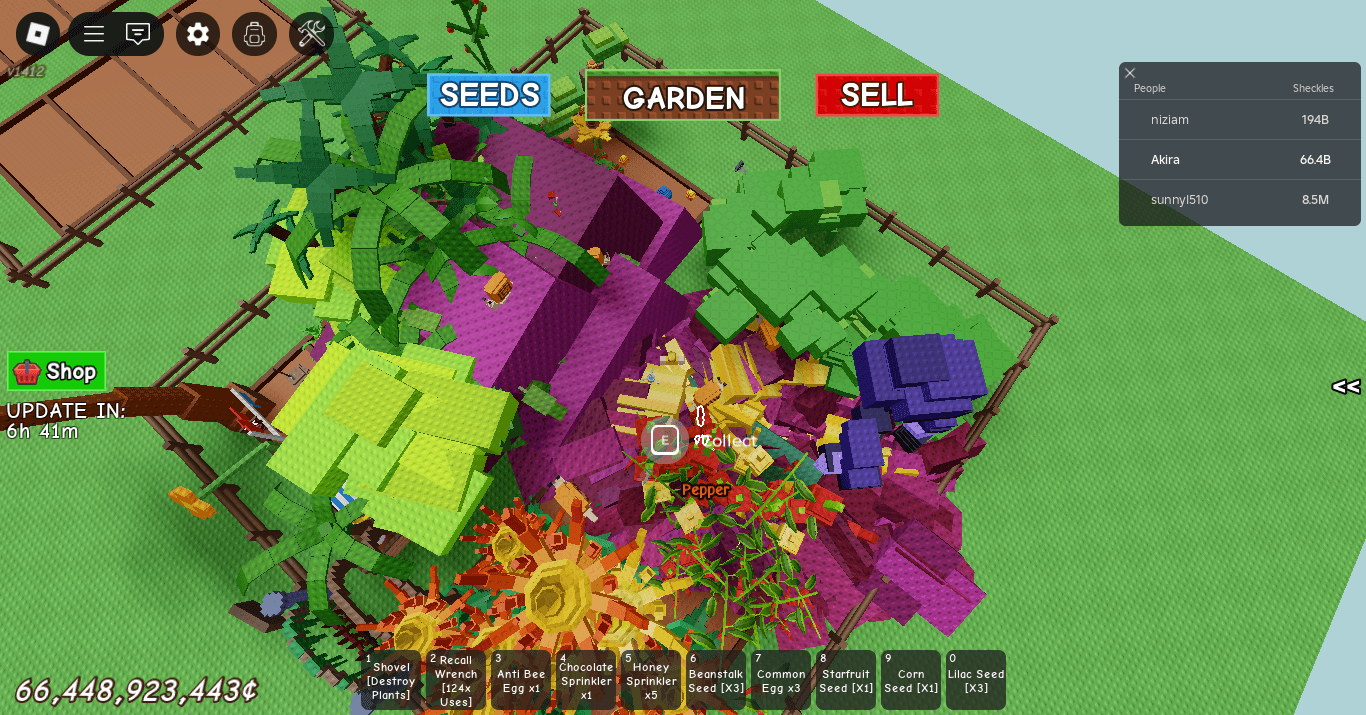Open the green Shop button

pos(57,372)
